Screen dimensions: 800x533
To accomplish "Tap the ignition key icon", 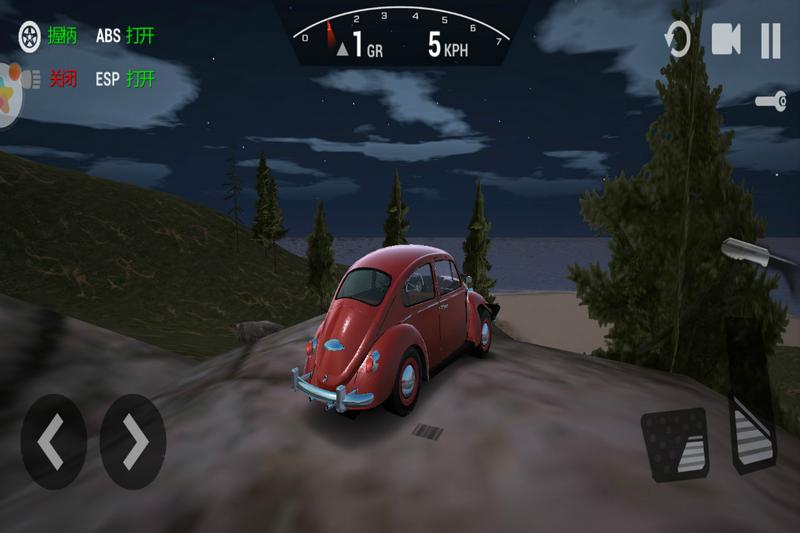I will [x=770, y=101].
